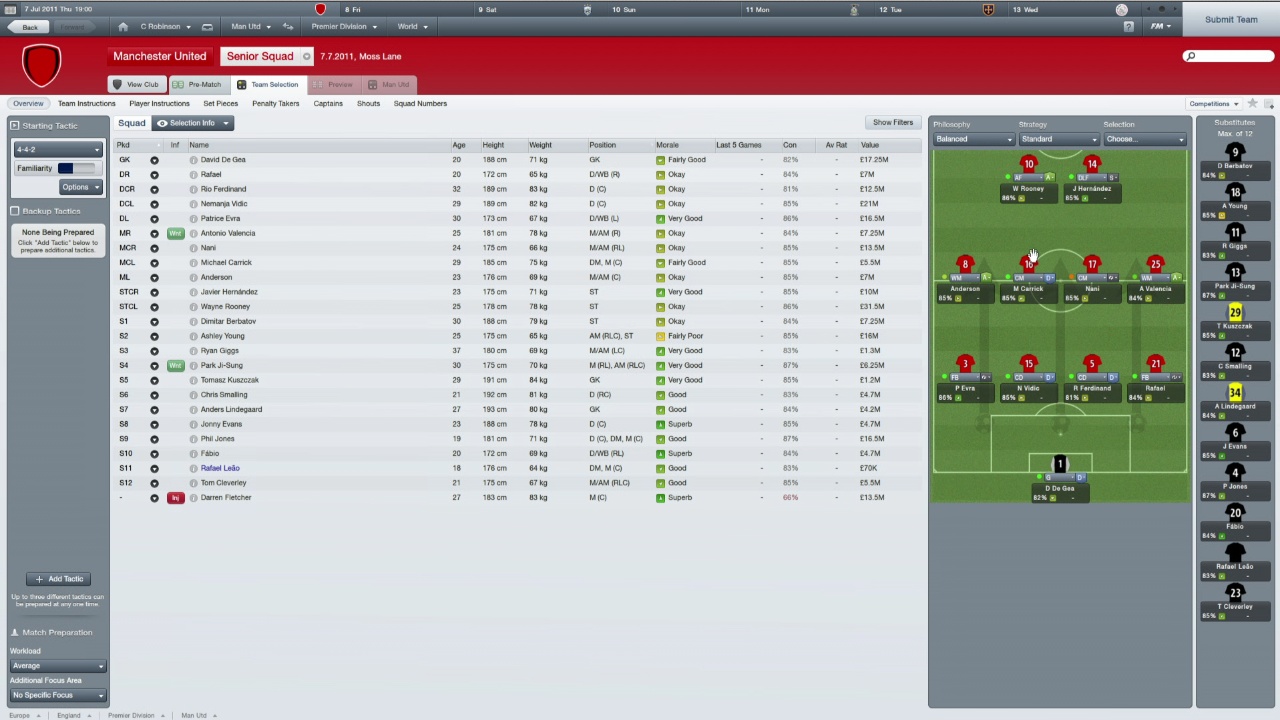Select the number 9 substitute shirt
Viewport: 1280px width, 720px height.
pos(1235,152)
